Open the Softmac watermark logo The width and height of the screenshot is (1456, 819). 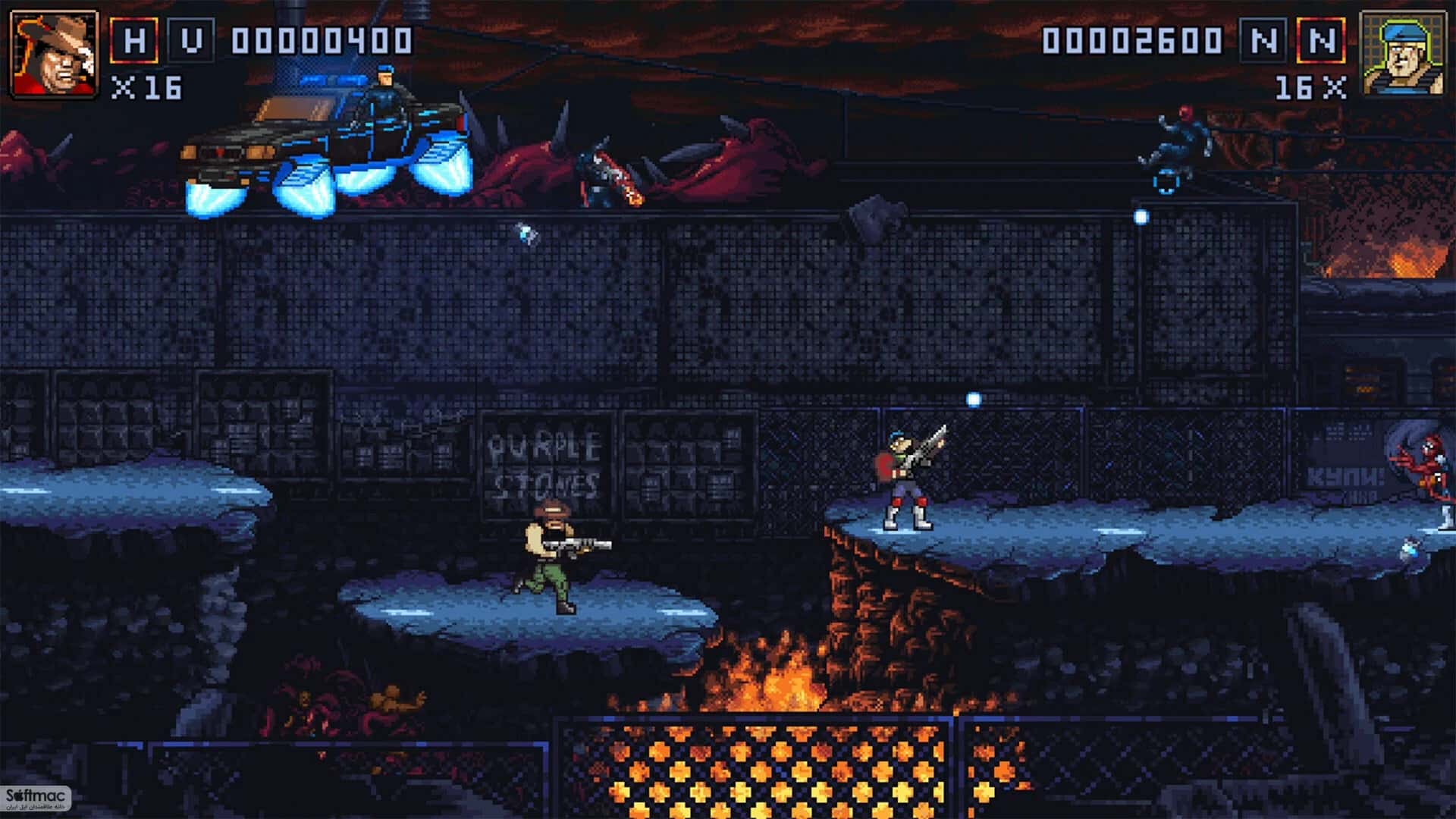click(x=36, y=799)
